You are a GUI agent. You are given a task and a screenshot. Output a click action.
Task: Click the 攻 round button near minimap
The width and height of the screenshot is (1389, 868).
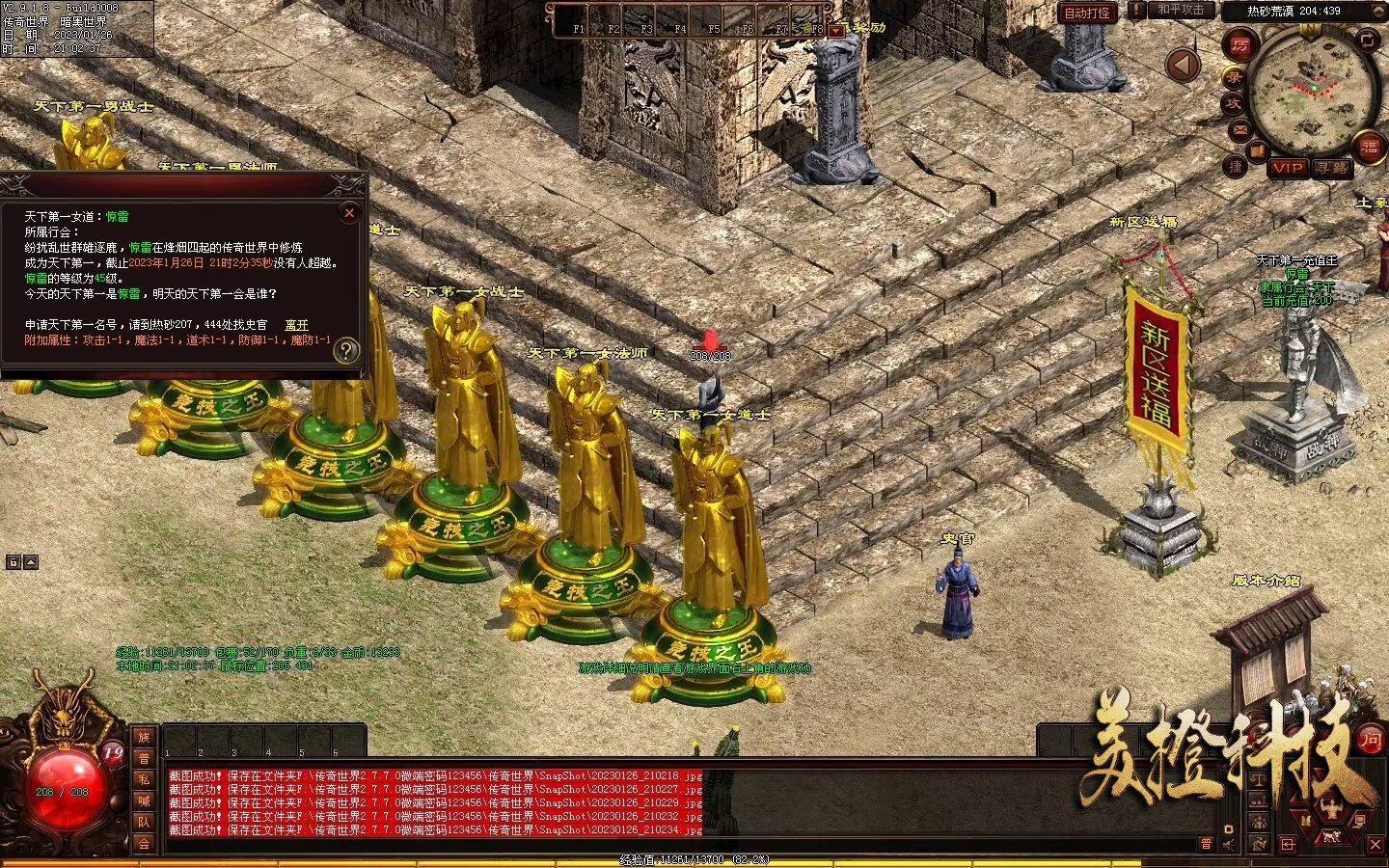(1234, 102)
